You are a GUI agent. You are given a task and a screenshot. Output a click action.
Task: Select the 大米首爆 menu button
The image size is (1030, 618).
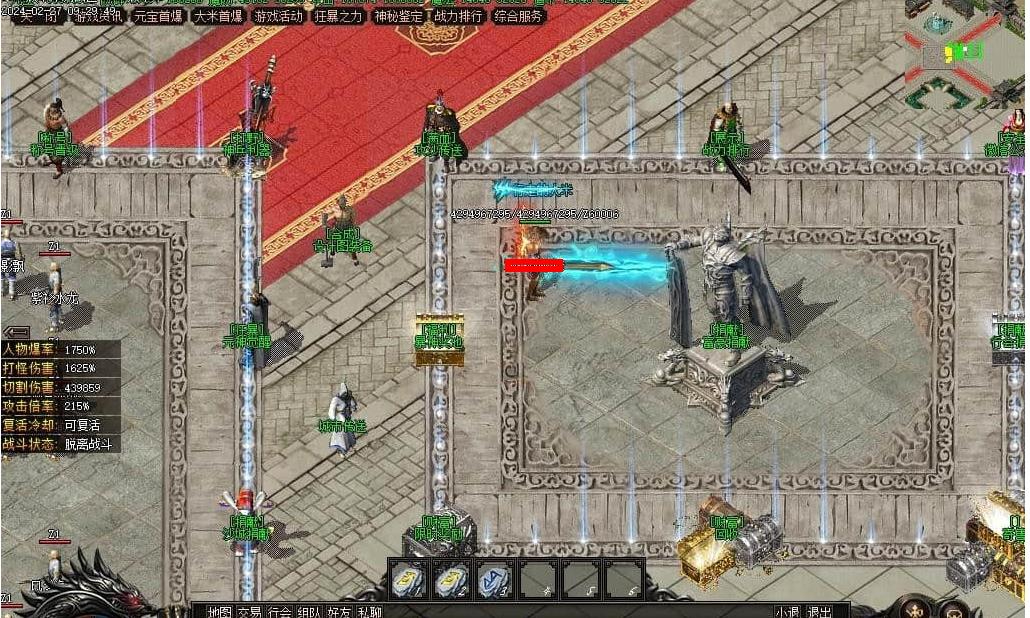point(218,16)
